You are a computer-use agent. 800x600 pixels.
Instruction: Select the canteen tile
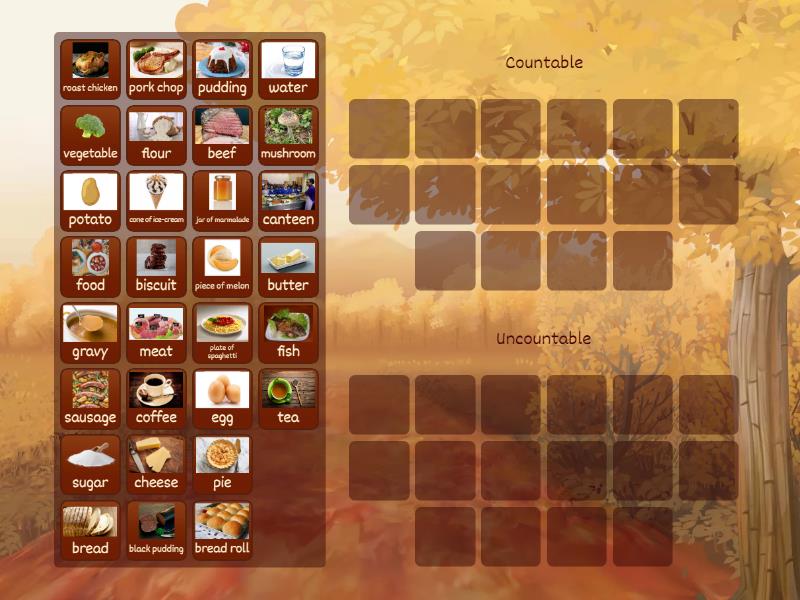pyautogui.click(x=288, y=201)
